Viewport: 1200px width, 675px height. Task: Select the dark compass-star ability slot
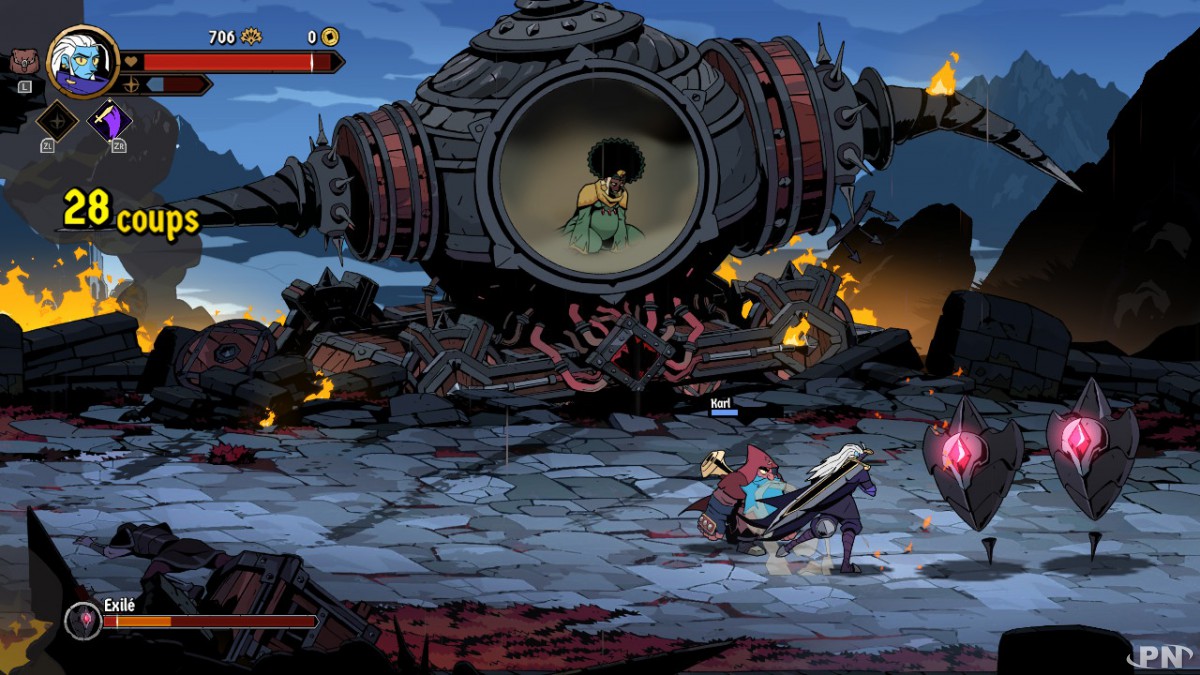pos(57,121)
